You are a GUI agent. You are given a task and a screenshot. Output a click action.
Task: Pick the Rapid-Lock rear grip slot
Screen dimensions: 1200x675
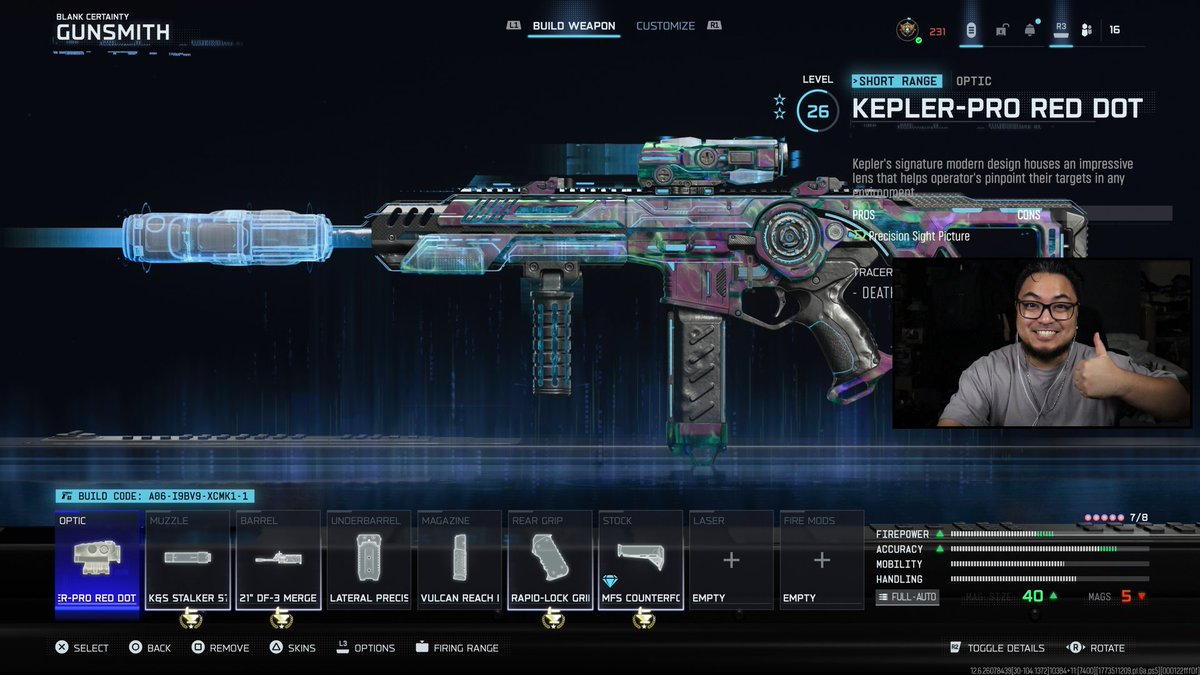(550, 560)
